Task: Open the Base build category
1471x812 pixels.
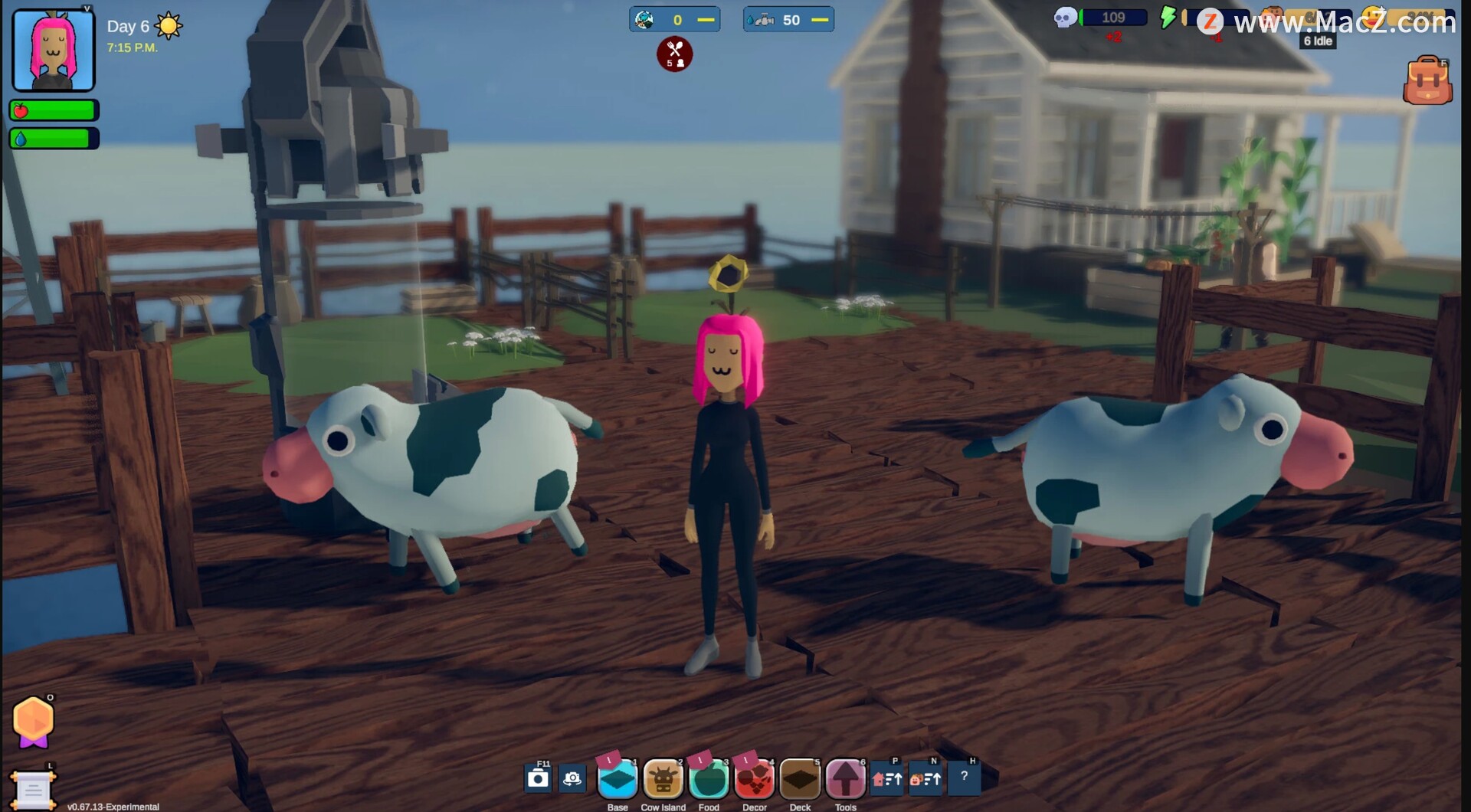Action: 617,780
